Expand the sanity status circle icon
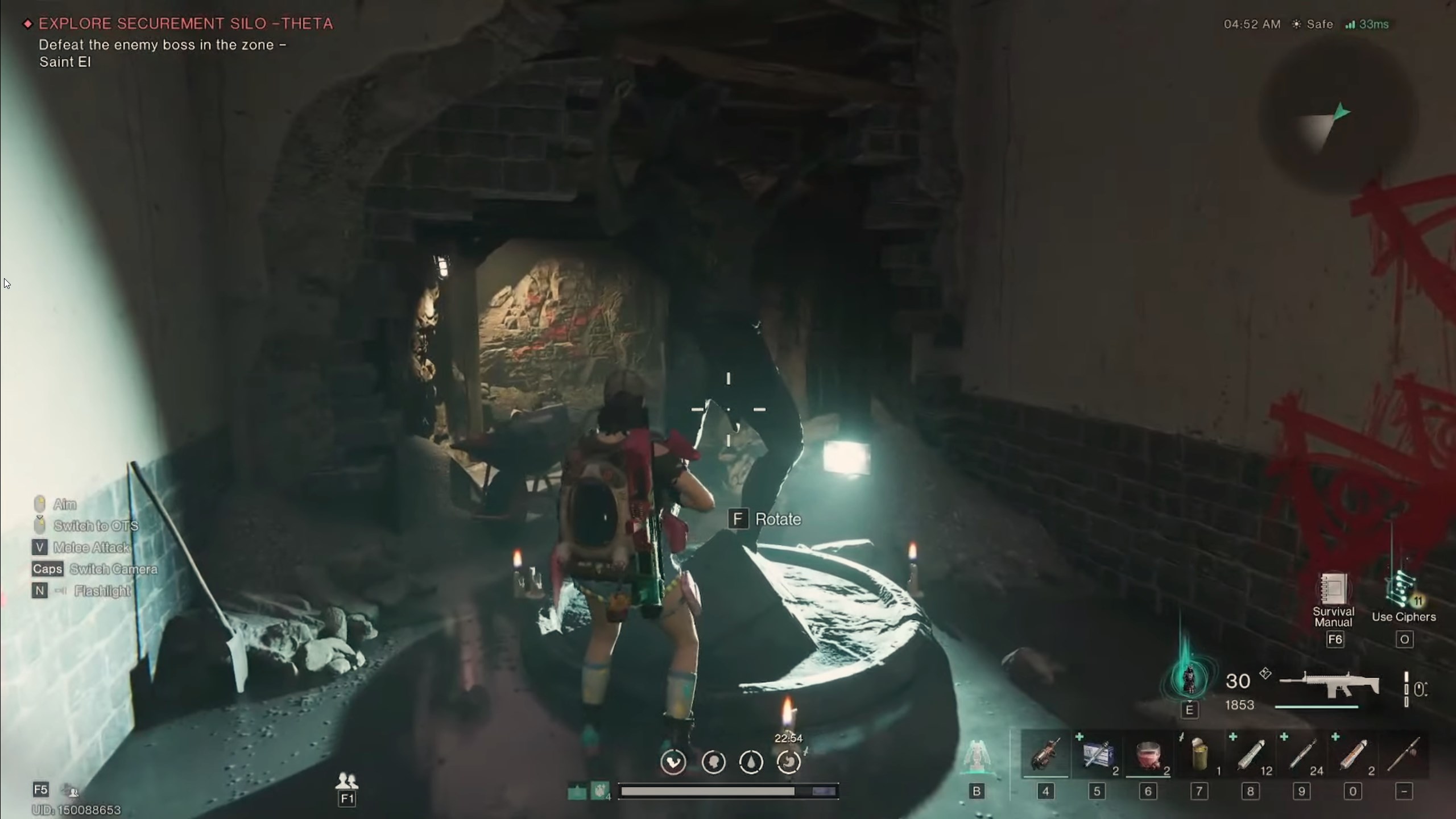The width and height of the screenshot is (1456, 819). 714,763
